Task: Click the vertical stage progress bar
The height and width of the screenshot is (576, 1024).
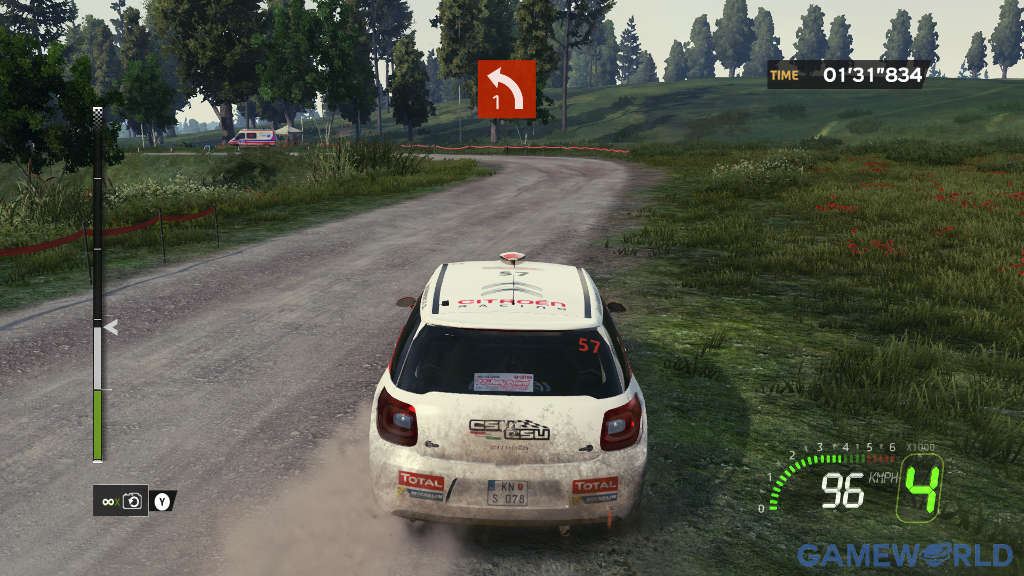Action: (x=97, y=285)
